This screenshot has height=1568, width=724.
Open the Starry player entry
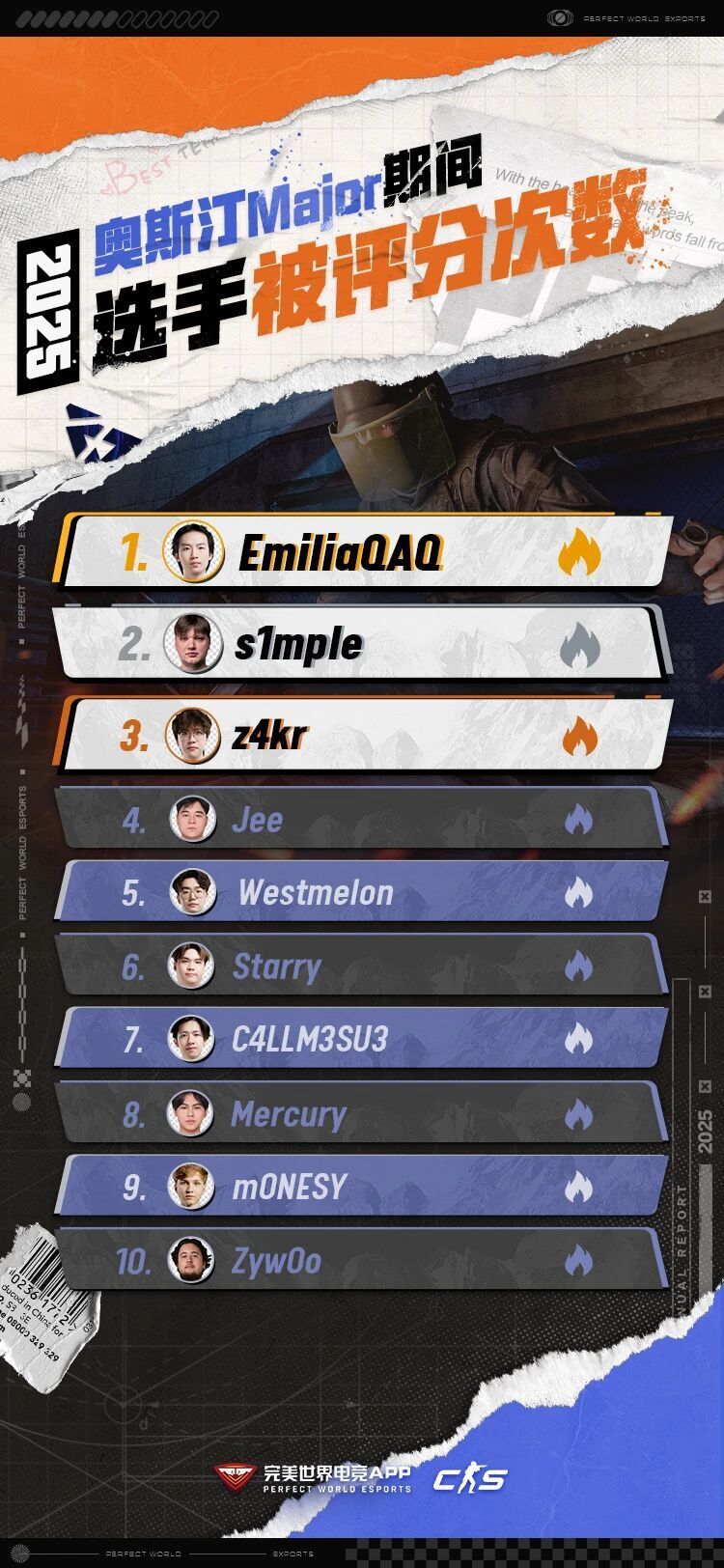(362, 966)
